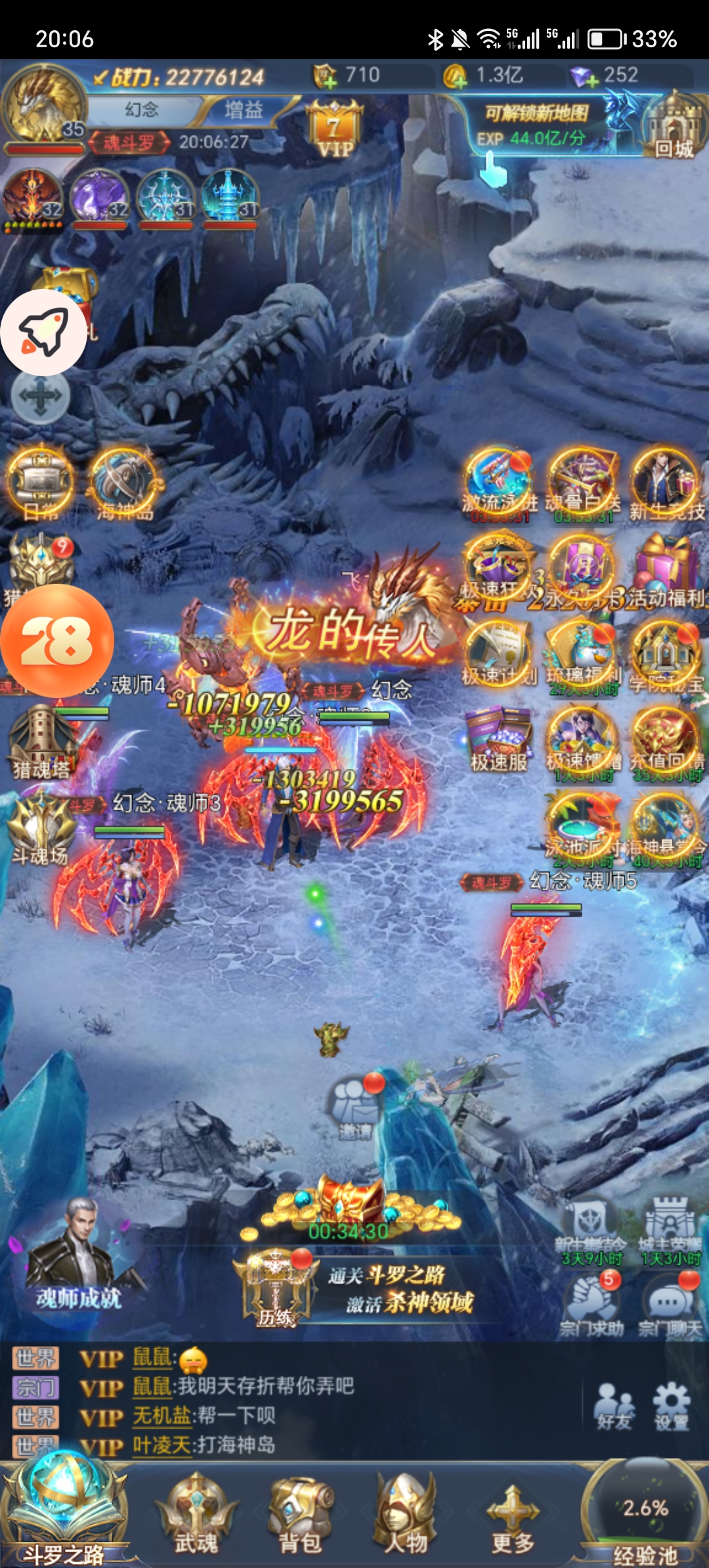This screenshot has height=1568, width=709.
Task: Tap the 回城 return-to-city button
Action: click(x=674, y=129)
